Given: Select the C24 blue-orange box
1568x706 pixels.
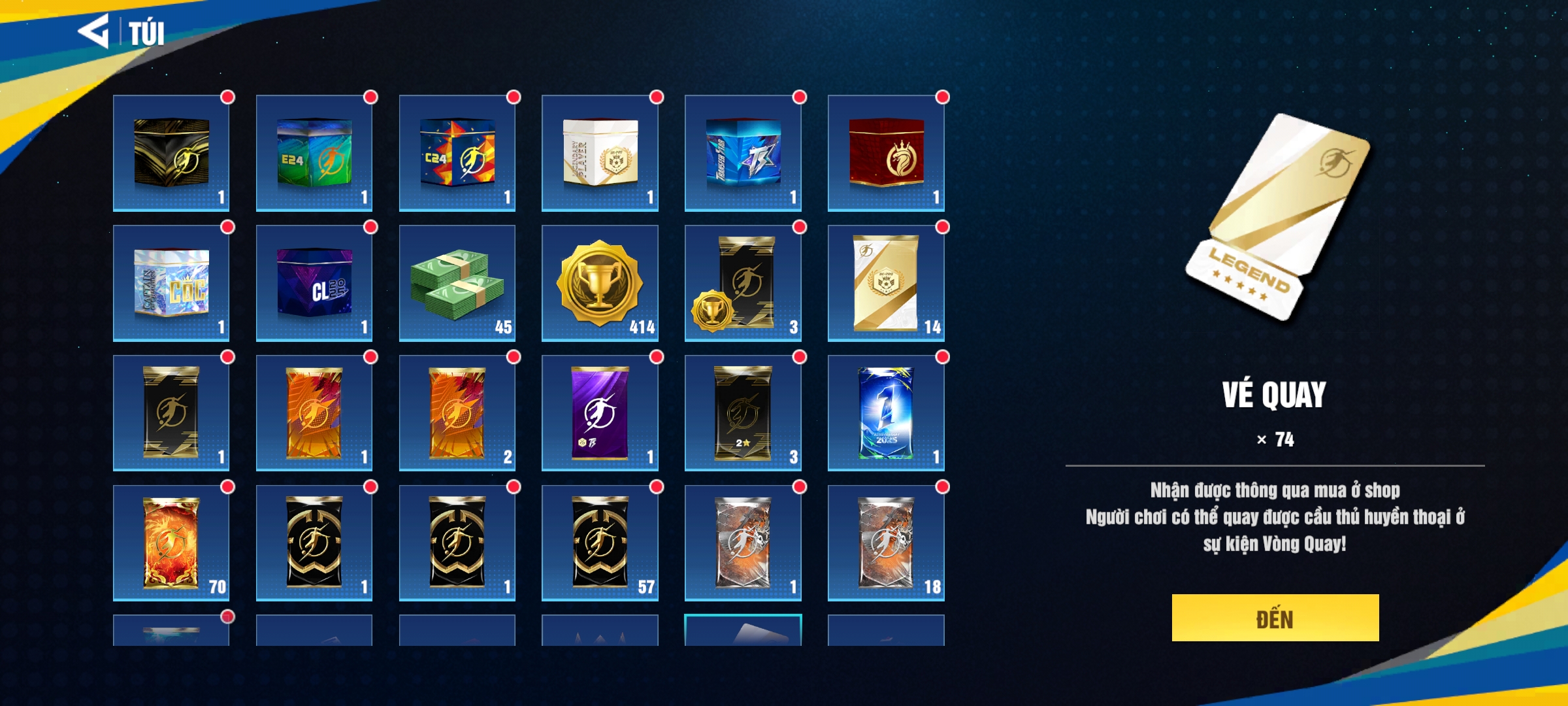Looking at the screenshot, I should tap(457, 153).
